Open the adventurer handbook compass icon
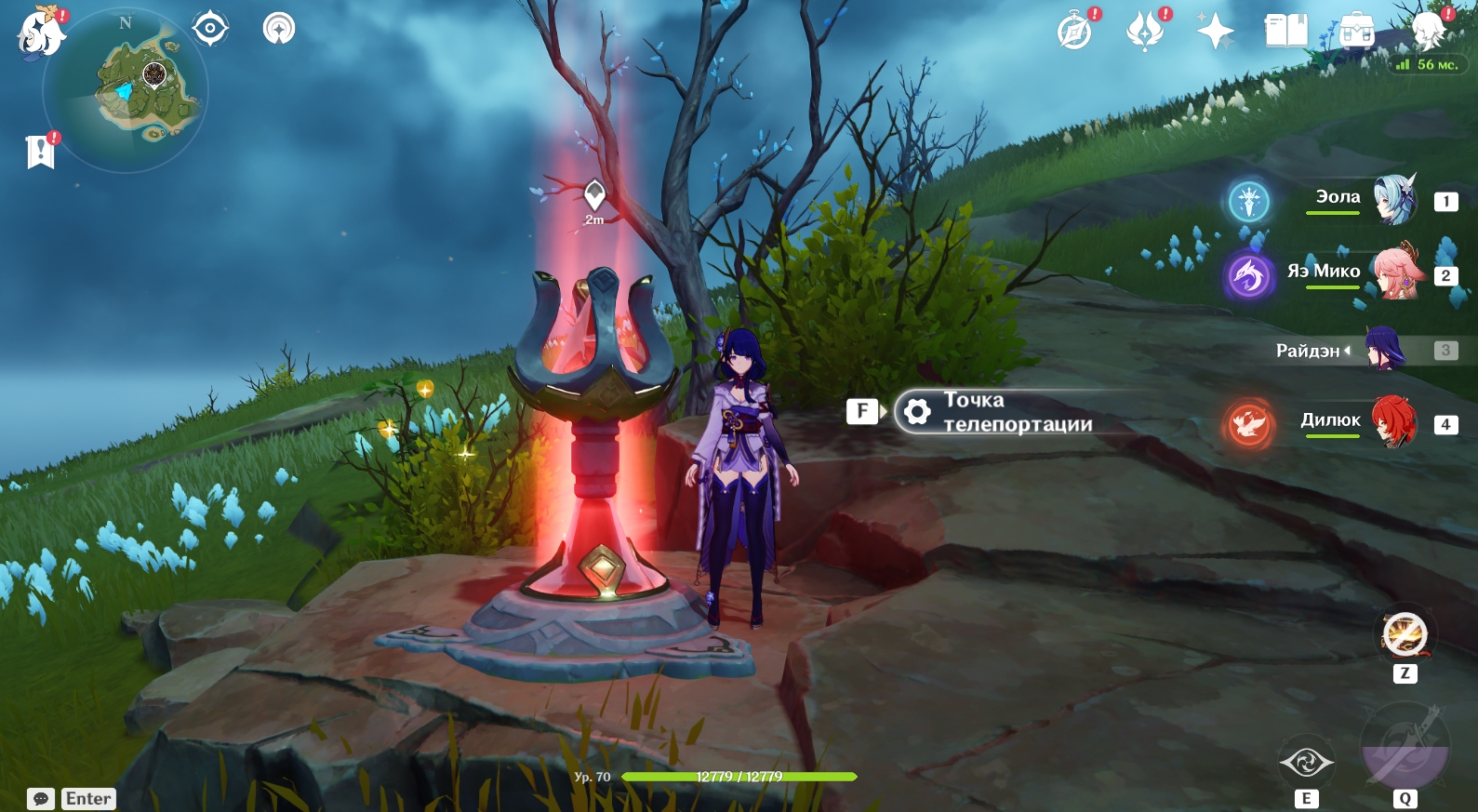The width and height of the screenshot is (1478, 812). click(1075, 32)
